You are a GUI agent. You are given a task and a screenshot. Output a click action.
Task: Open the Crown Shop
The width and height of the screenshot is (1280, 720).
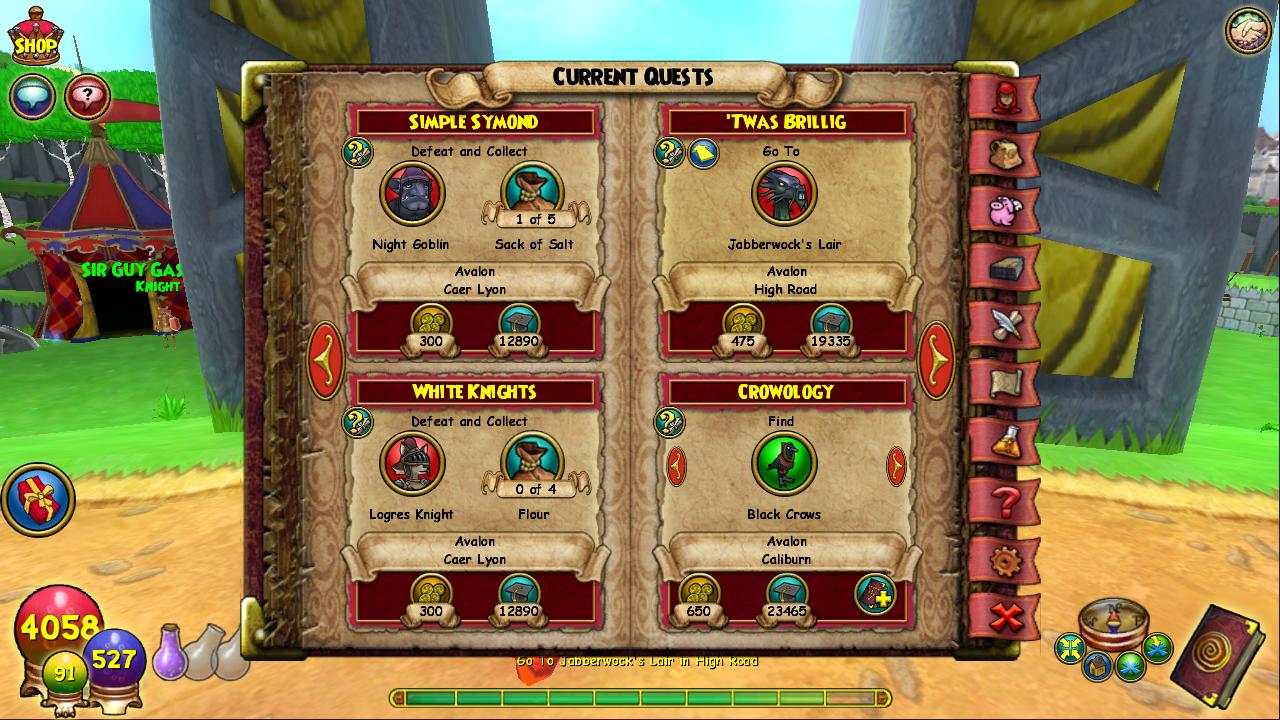click(34, 40)
